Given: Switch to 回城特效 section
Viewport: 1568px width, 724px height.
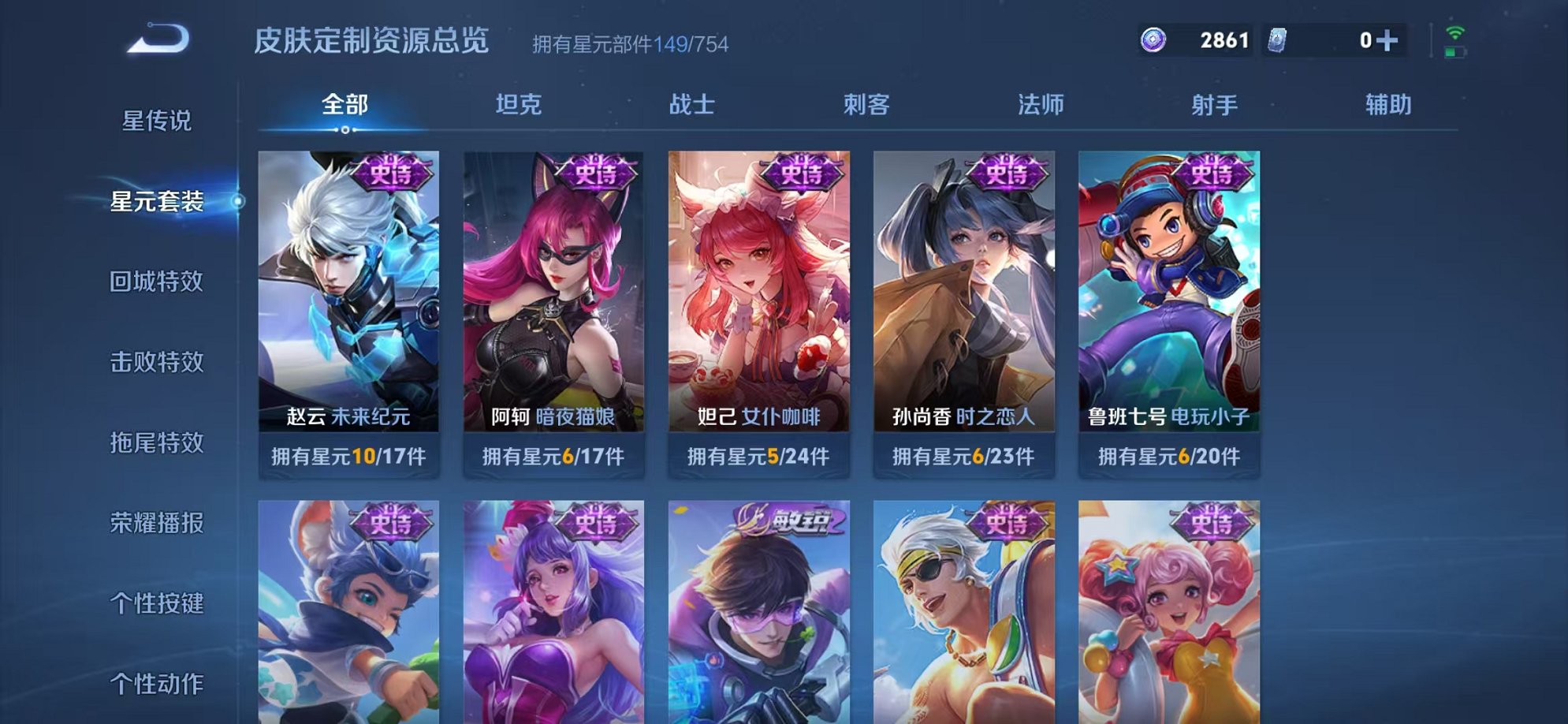Looking at the screenshot, I should (x=158, y=282).
